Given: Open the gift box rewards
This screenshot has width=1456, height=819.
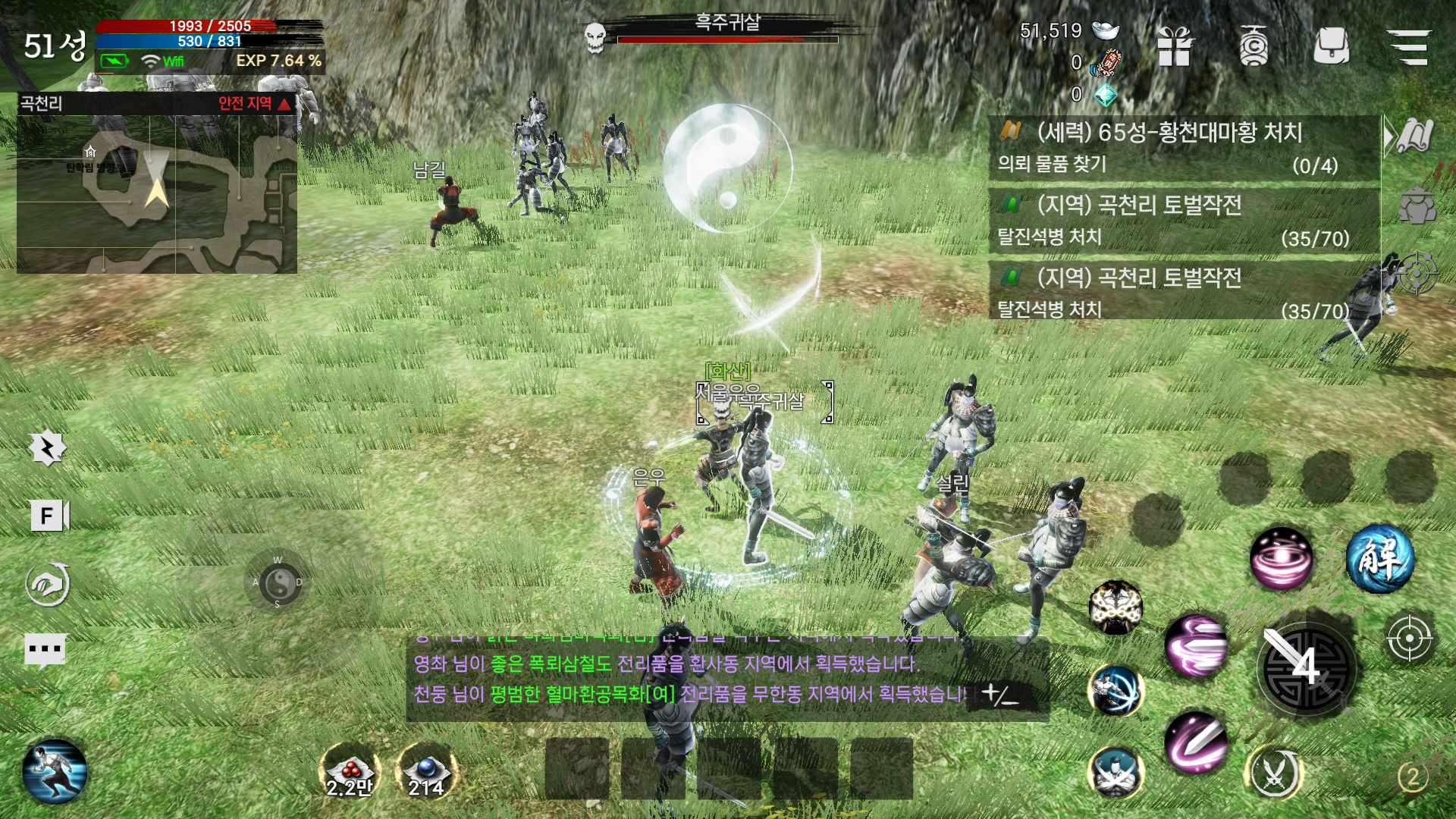Looking at the screenshot, I should [x=1175, y=46].
